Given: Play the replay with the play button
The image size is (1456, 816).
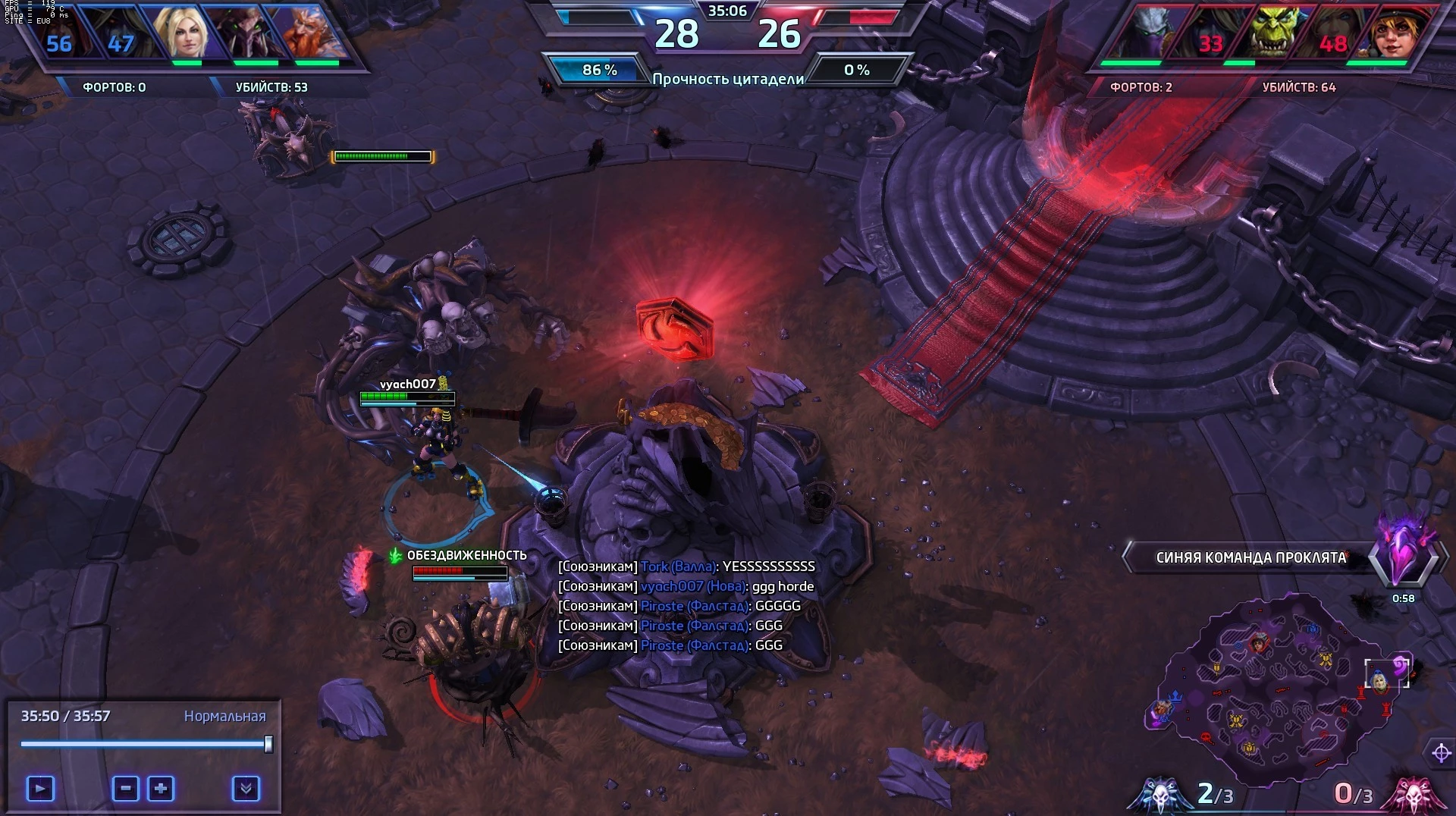Looking at the screenshot, I should point(40,789).
